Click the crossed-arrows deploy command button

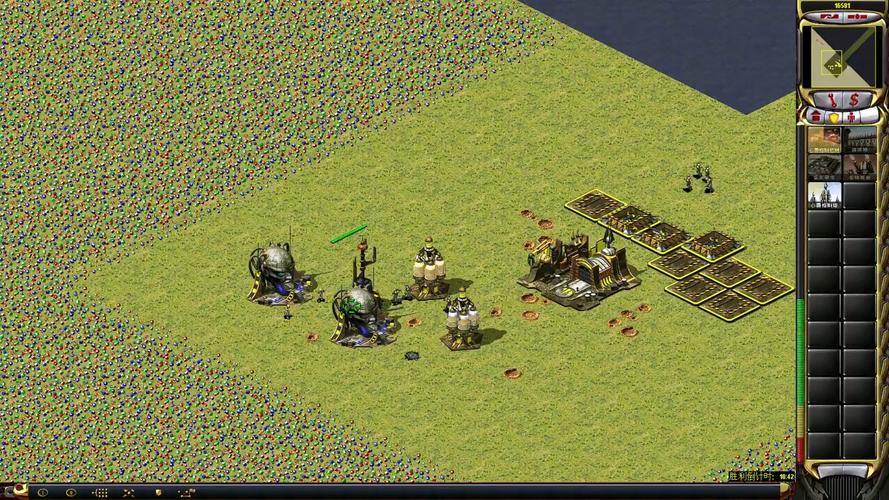pos(128,493)
